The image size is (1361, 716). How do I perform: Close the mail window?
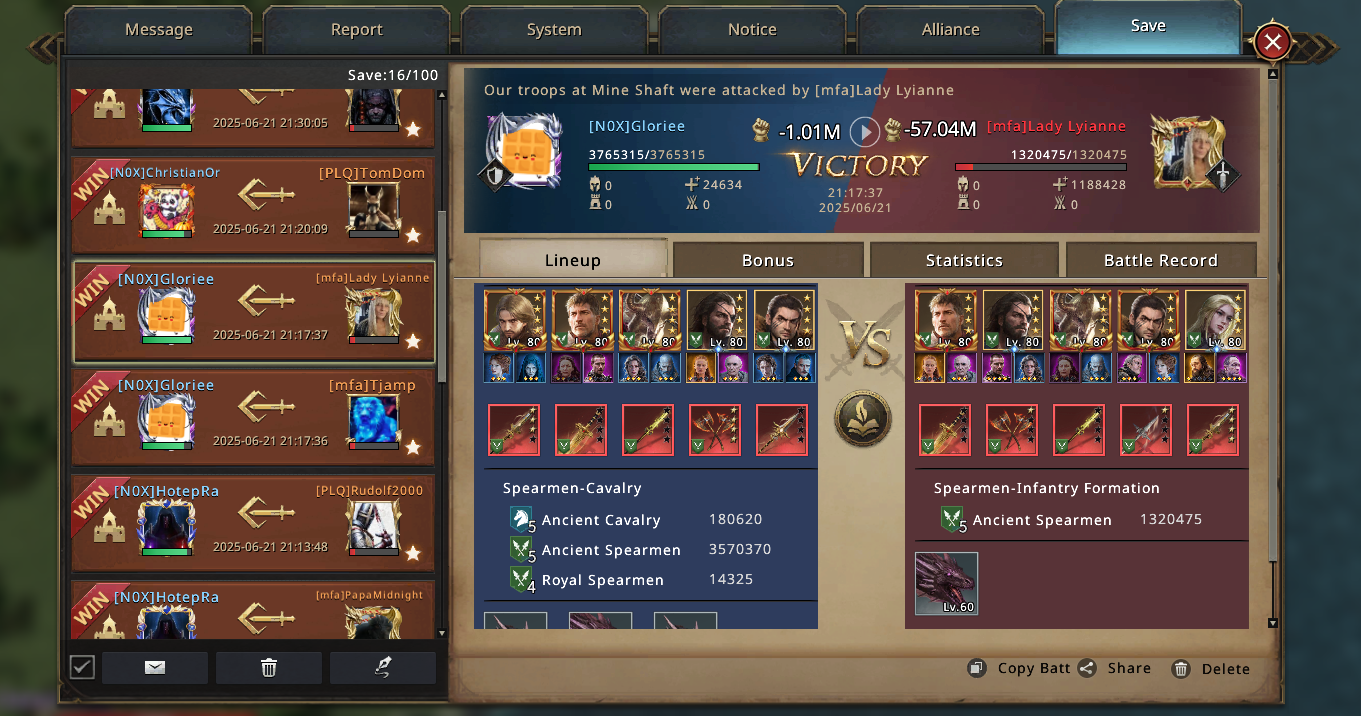(x=1272, y=43)
